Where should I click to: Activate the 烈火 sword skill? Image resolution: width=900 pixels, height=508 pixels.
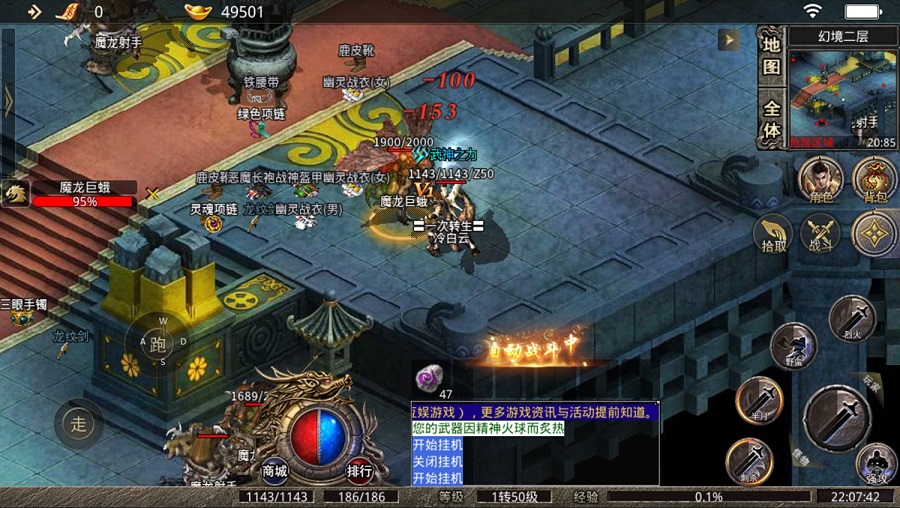pyautogui.click(x=852, y=318)
